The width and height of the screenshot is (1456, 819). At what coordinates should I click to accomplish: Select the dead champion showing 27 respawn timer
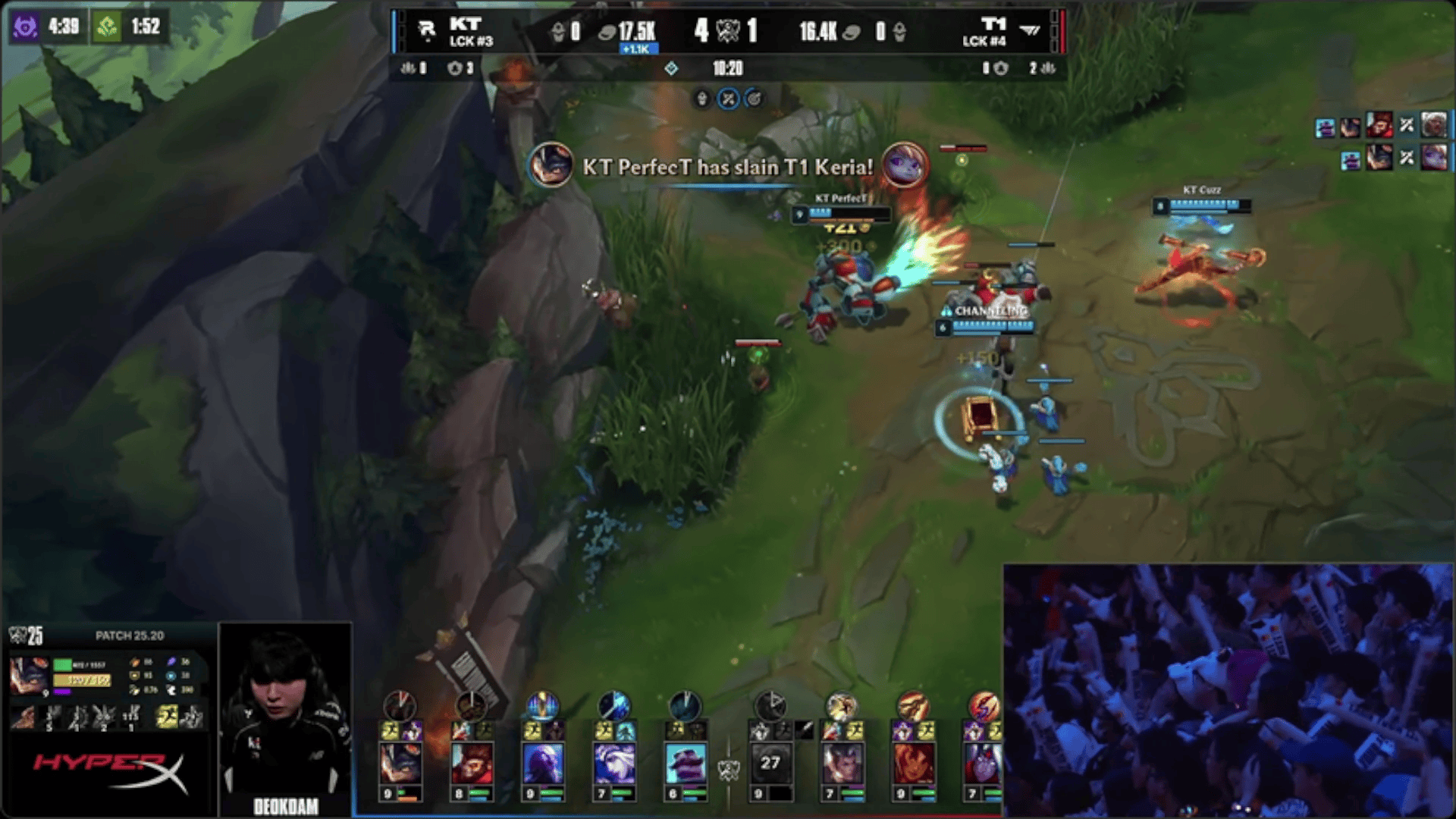click(770, 763)
